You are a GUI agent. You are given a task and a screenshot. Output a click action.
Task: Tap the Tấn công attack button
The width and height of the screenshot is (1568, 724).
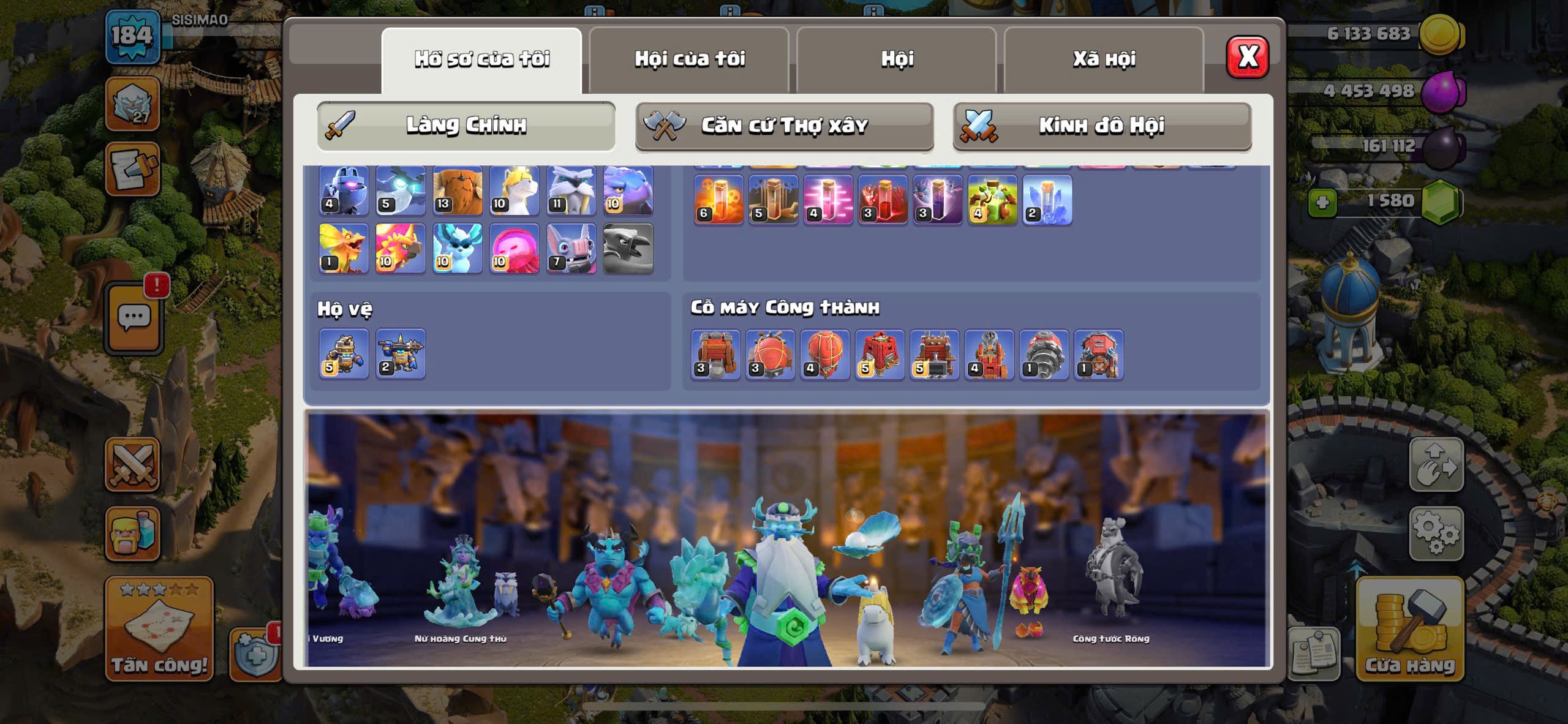[159, 630]
